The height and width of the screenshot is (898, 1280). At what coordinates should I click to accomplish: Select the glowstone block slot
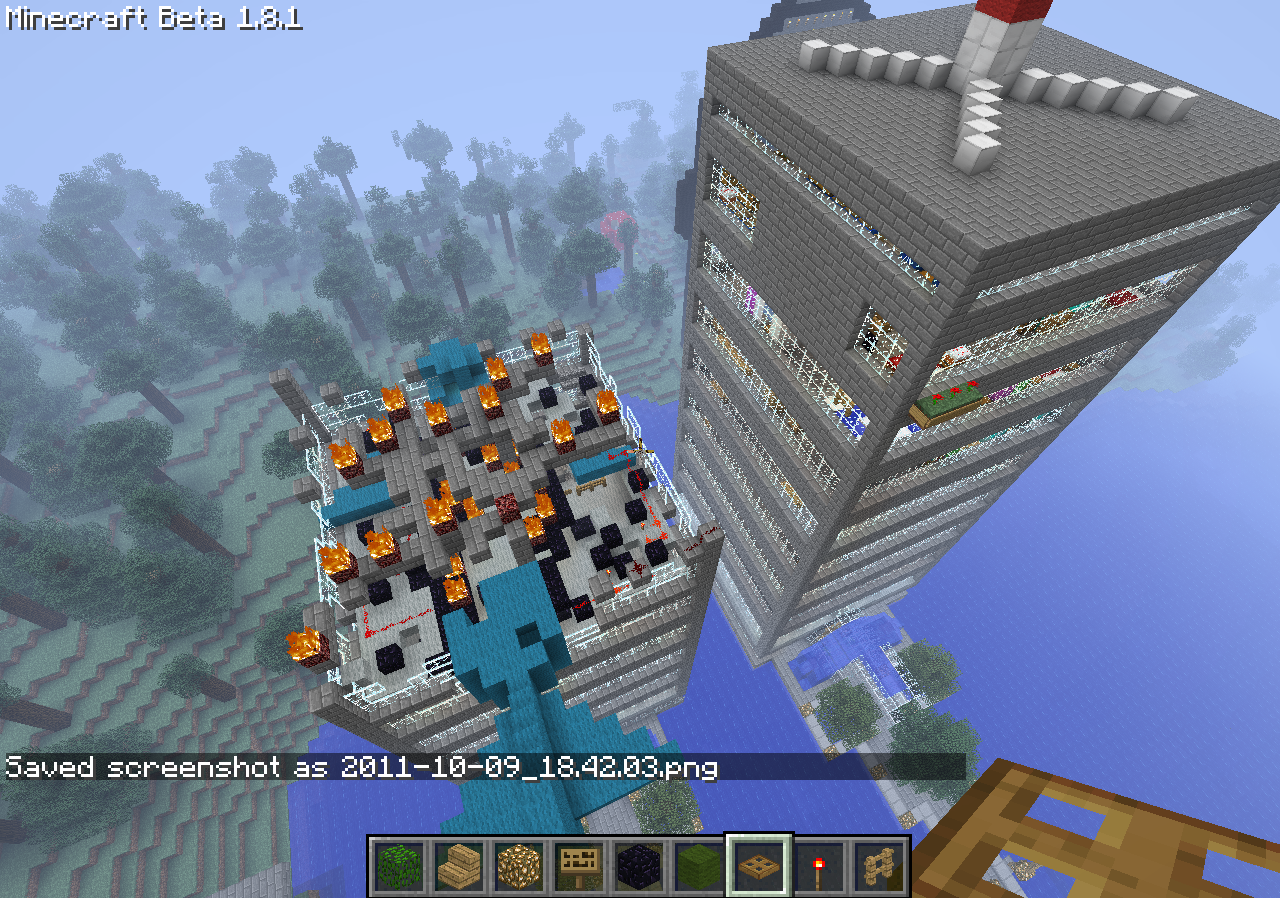[519, 865]
